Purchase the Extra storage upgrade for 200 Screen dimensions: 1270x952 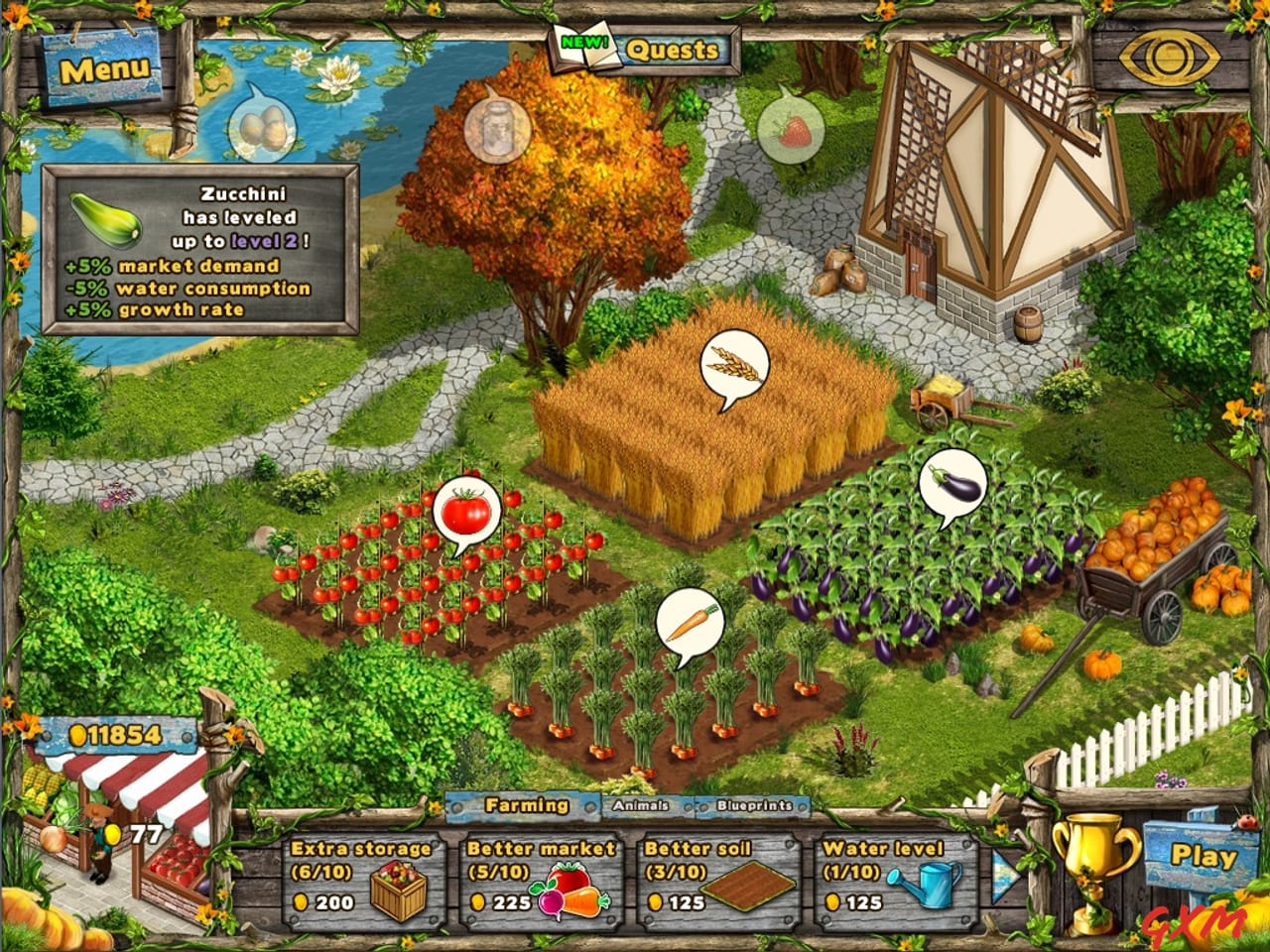360,878
